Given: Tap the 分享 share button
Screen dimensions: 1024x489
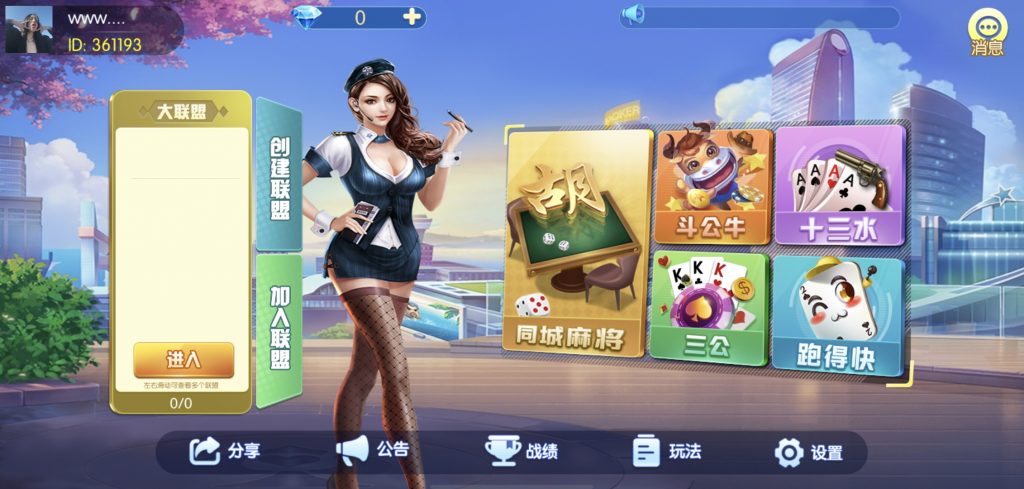Looking at the screenshot, I should (226, 452).
